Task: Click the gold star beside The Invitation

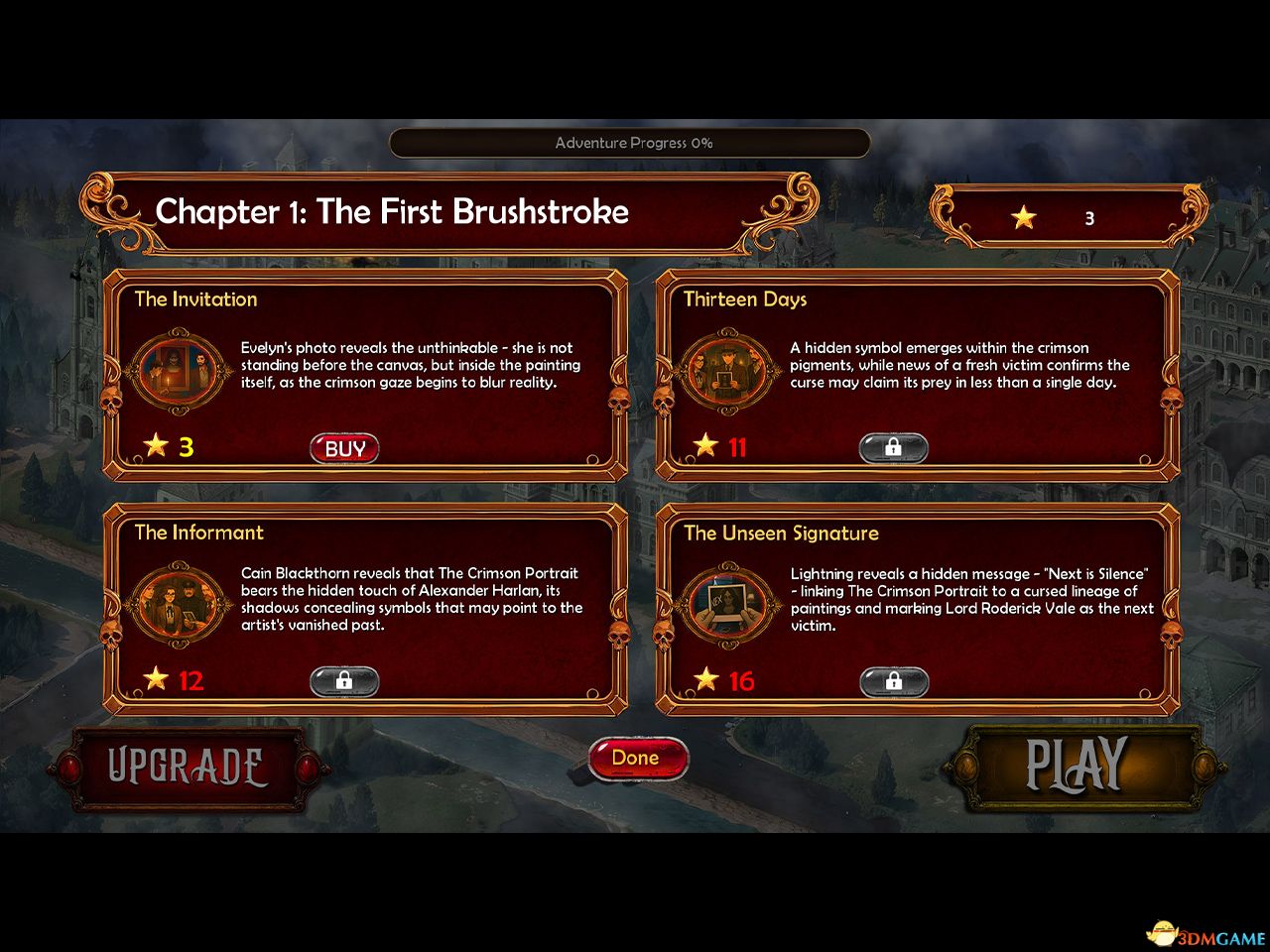Action: pos(157,445)
